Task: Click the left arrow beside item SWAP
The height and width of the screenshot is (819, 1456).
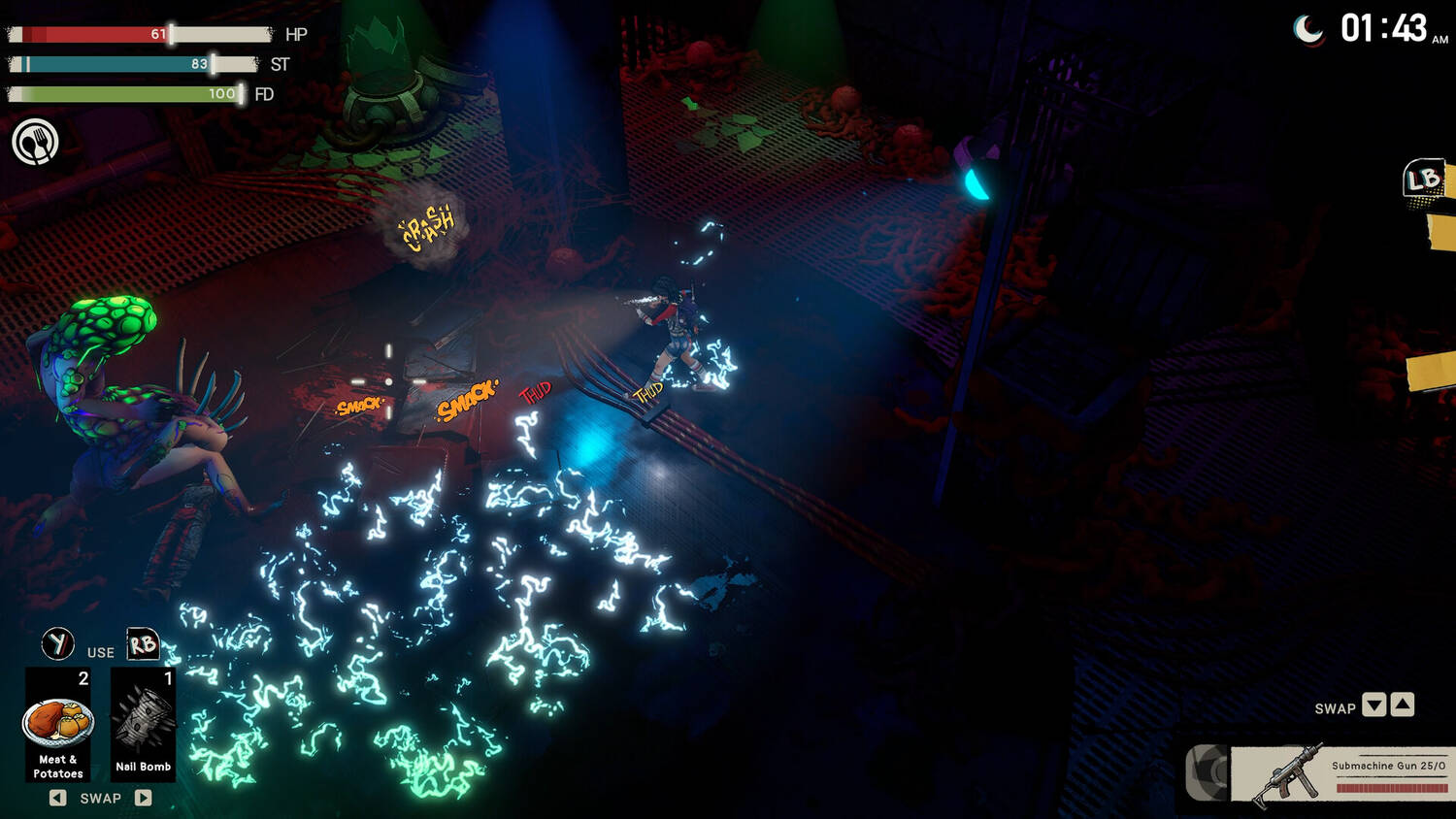Action: click(x=58, y=798)
